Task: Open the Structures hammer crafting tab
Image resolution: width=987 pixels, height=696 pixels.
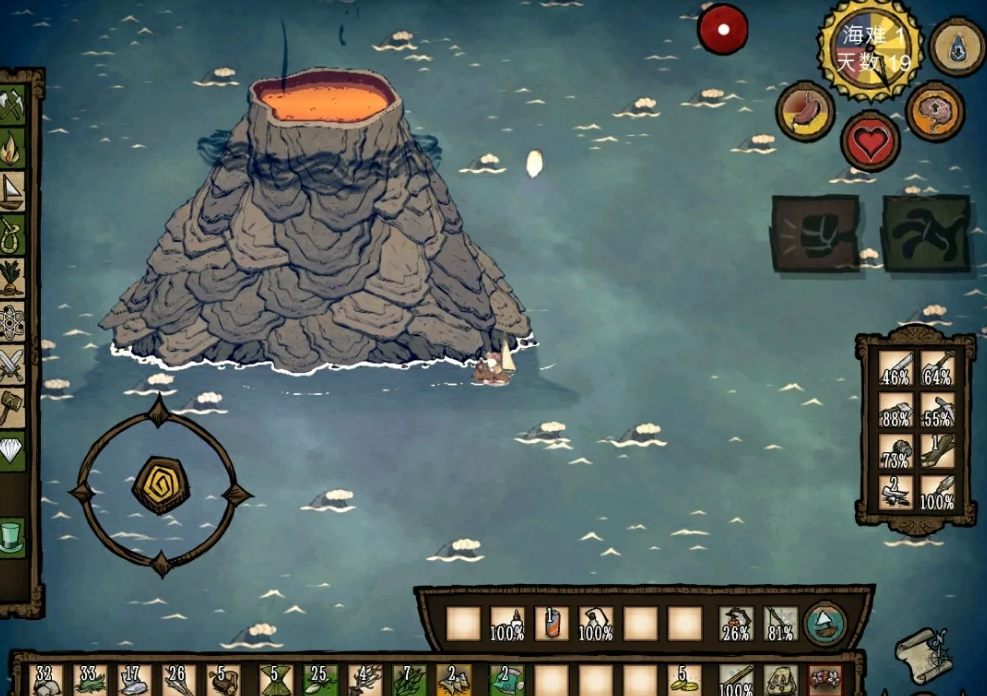Action: (x=12, y=407)
